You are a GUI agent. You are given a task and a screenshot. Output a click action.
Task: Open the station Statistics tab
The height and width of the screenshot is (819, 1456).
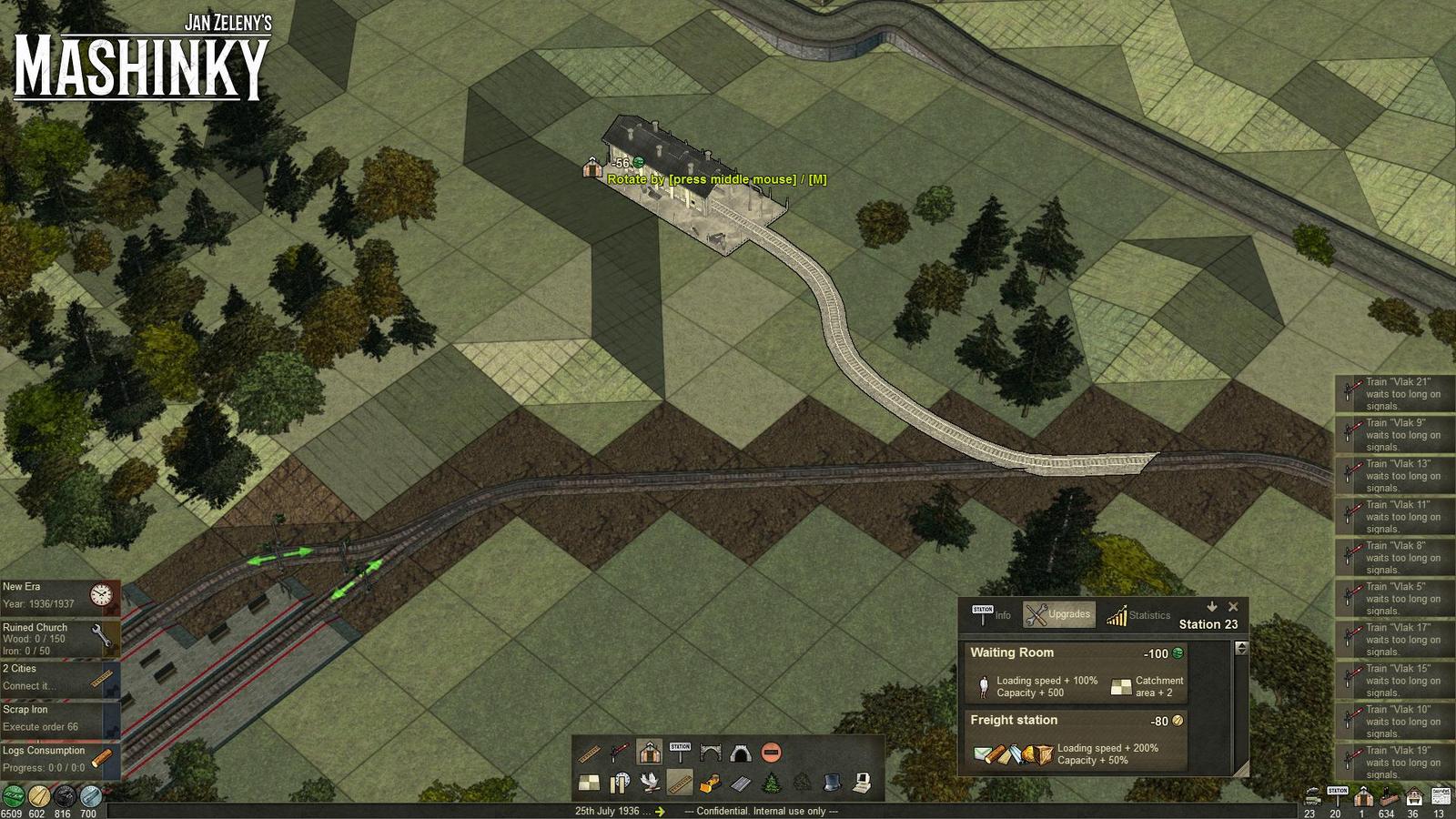[x=1137, y=615]
